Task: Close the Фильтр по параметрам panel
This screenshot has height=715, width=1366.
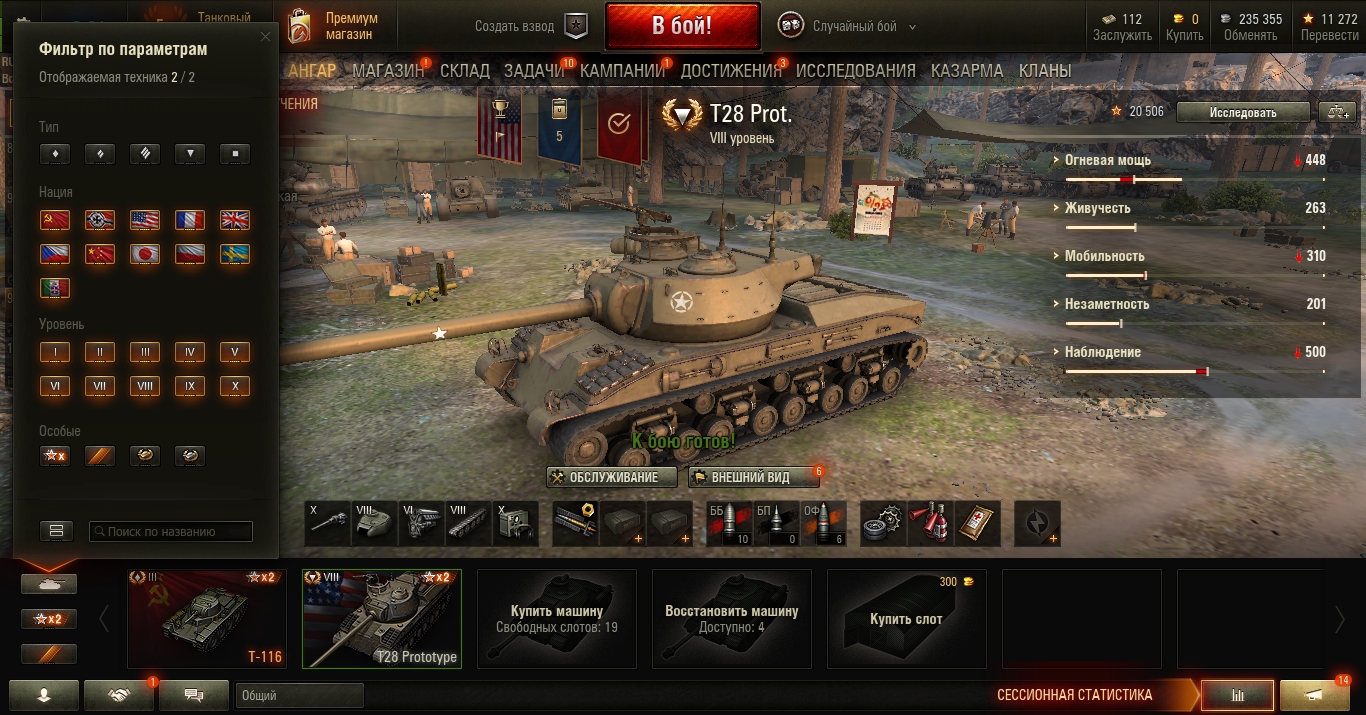Action: coord(265,37)
